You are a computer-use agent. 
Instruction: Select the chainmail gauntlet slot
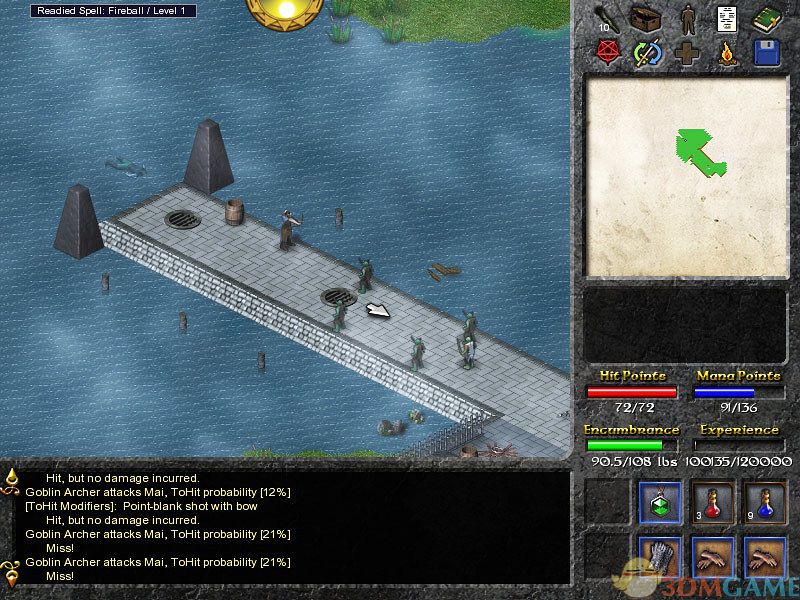pos(660,558)
